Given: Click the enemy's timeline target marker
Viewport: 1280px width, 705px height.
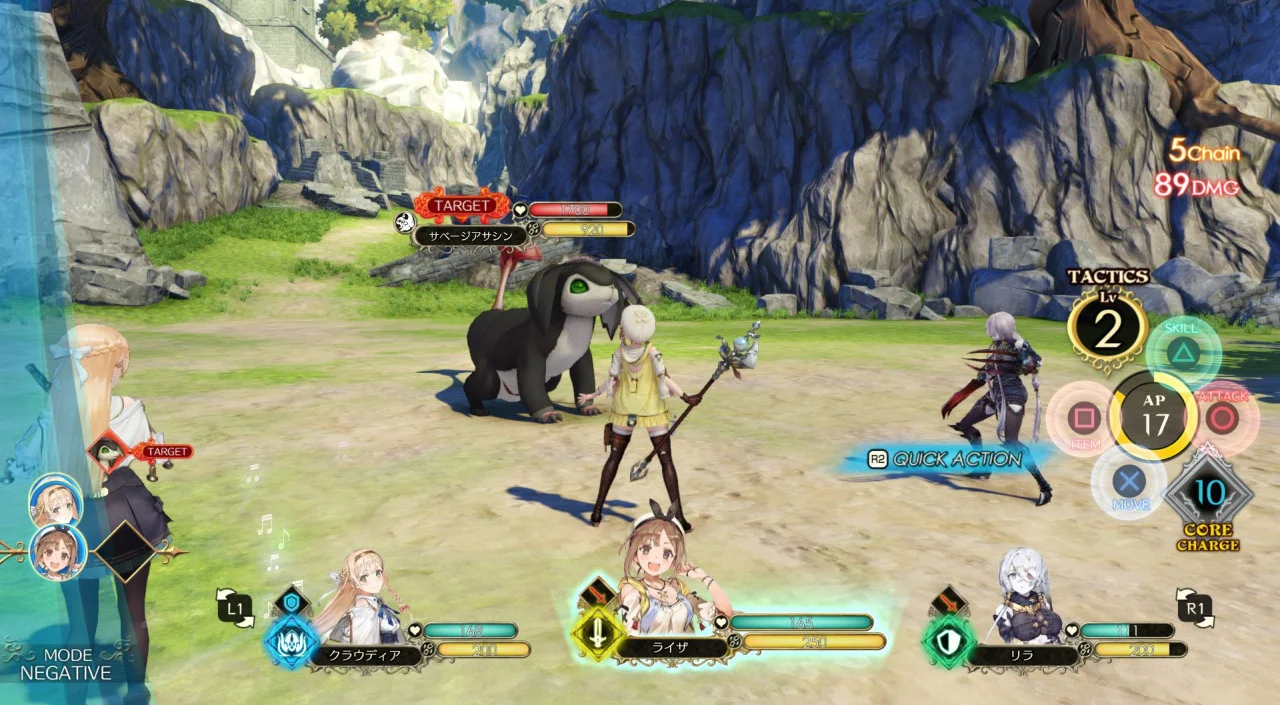Looking at the screenshot, I should [110, 453].
